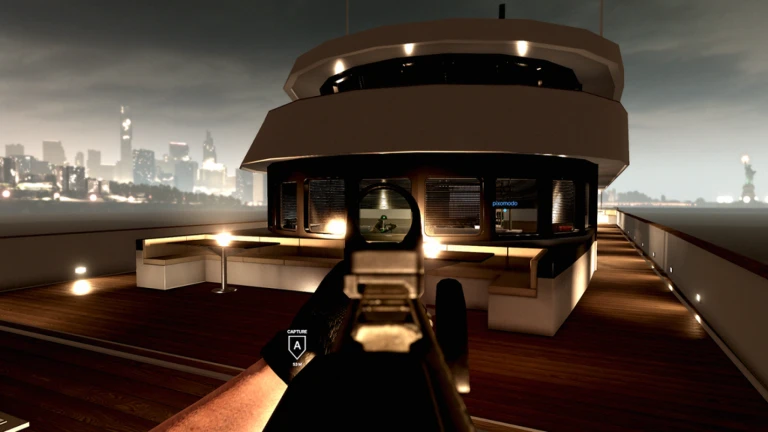Select the Capture A objective marker
The image size is (768, 432).
click(297, 346)
